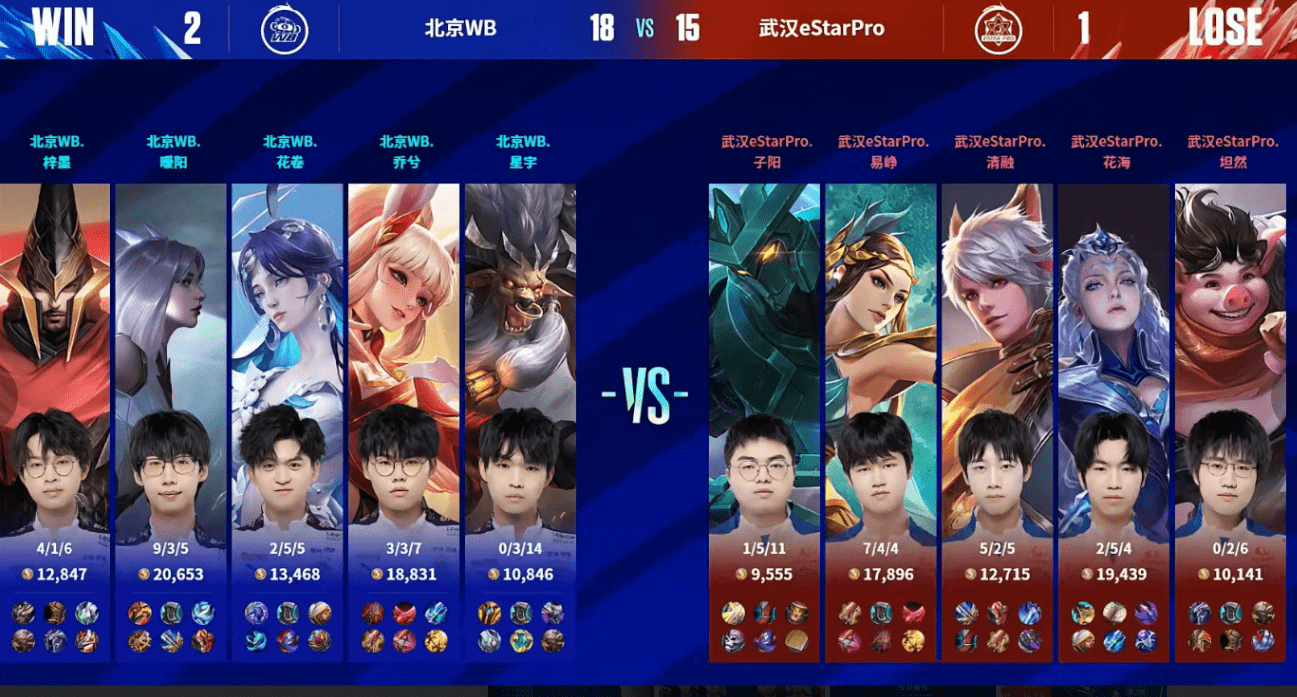Viewport: 1297px width, 697px height.
Task: Open 北京WB 暖阳's player card
Action: [x=171, y=400]
